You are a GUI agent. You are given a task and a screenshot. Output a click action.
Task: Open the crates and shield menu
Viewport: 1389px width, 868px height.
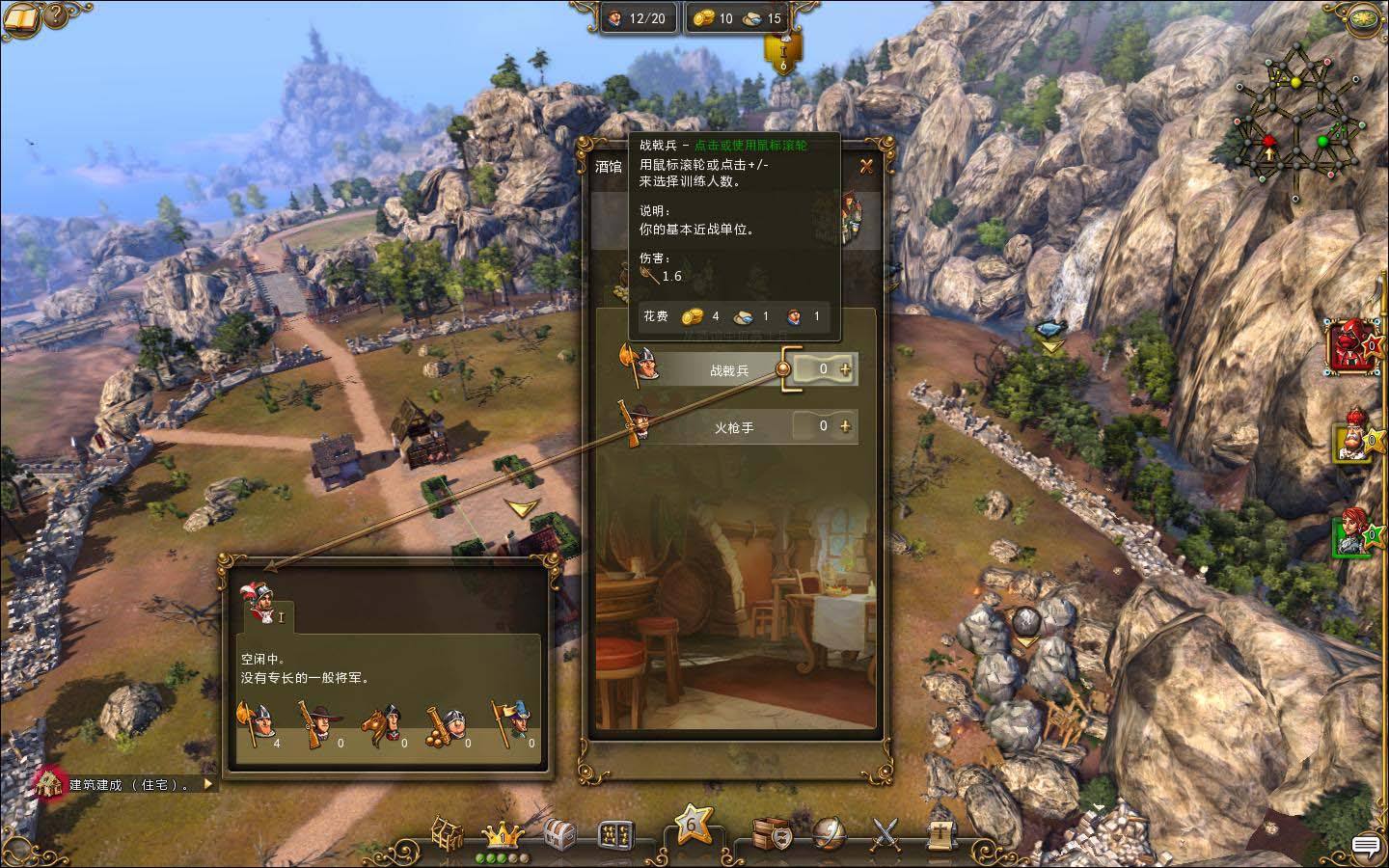point(773,833)
